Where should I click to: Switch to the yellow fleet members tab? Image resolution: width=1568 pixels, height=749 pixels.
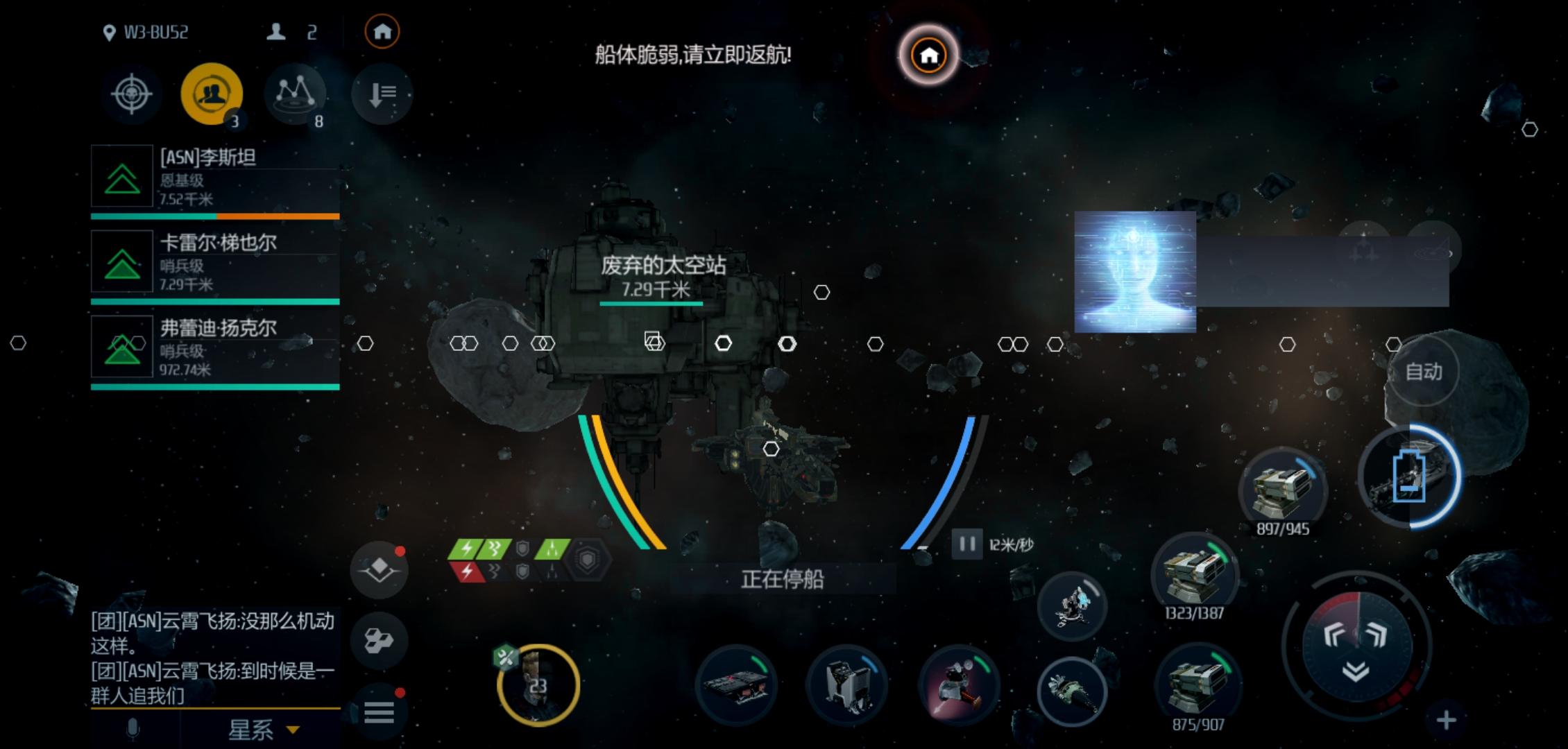click(x=212, y=94)
